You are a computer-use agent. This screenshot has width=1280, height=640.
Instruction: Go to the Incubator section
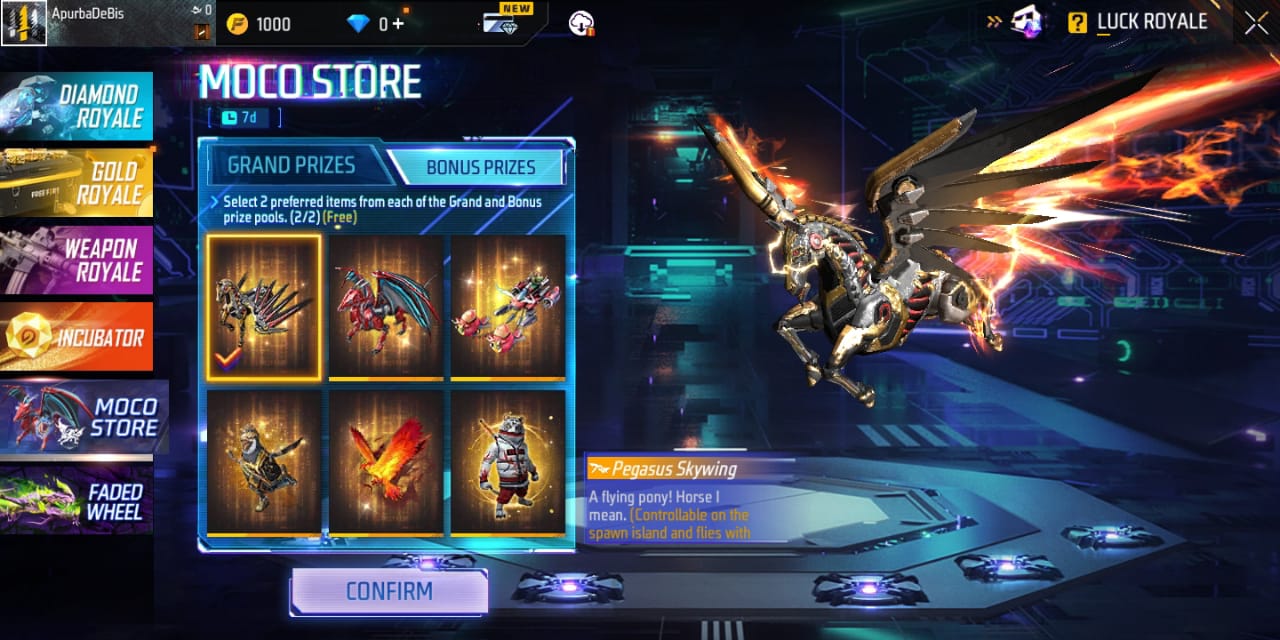coord(77,337)
